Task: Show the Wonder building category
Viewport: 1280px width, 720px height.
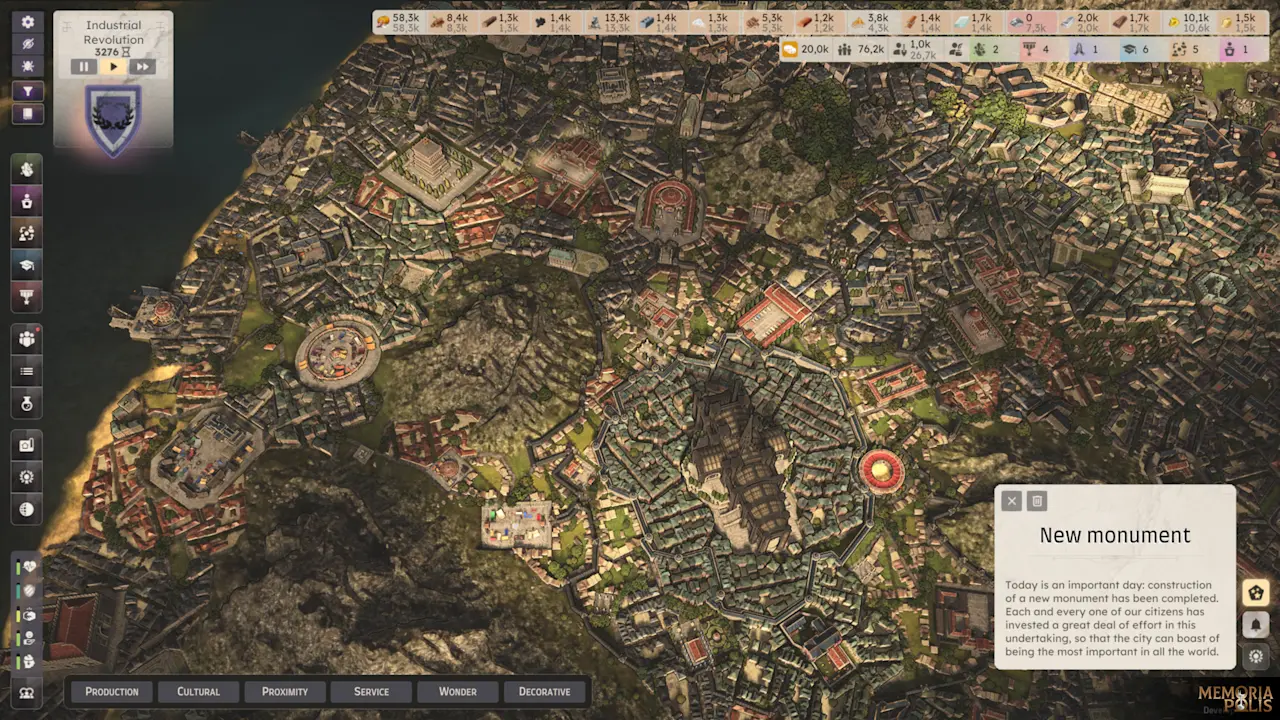Action: pyautogui.click(x=457, y=691)
